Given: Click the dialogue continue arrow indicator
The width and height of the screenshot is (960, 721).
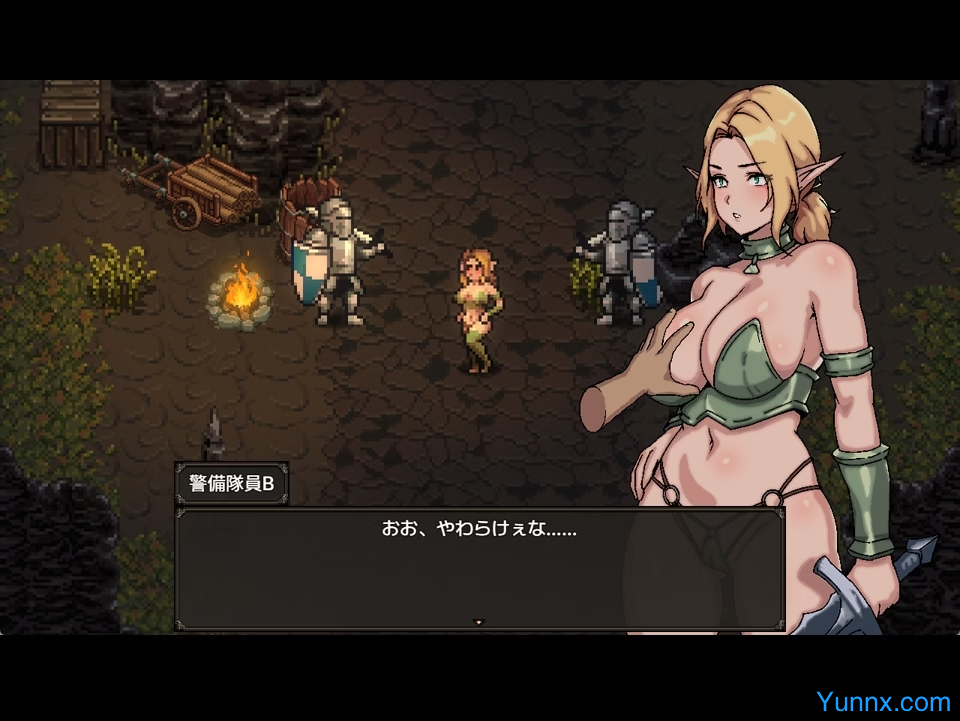Looking at the screenshot, I should pos(478,622).
